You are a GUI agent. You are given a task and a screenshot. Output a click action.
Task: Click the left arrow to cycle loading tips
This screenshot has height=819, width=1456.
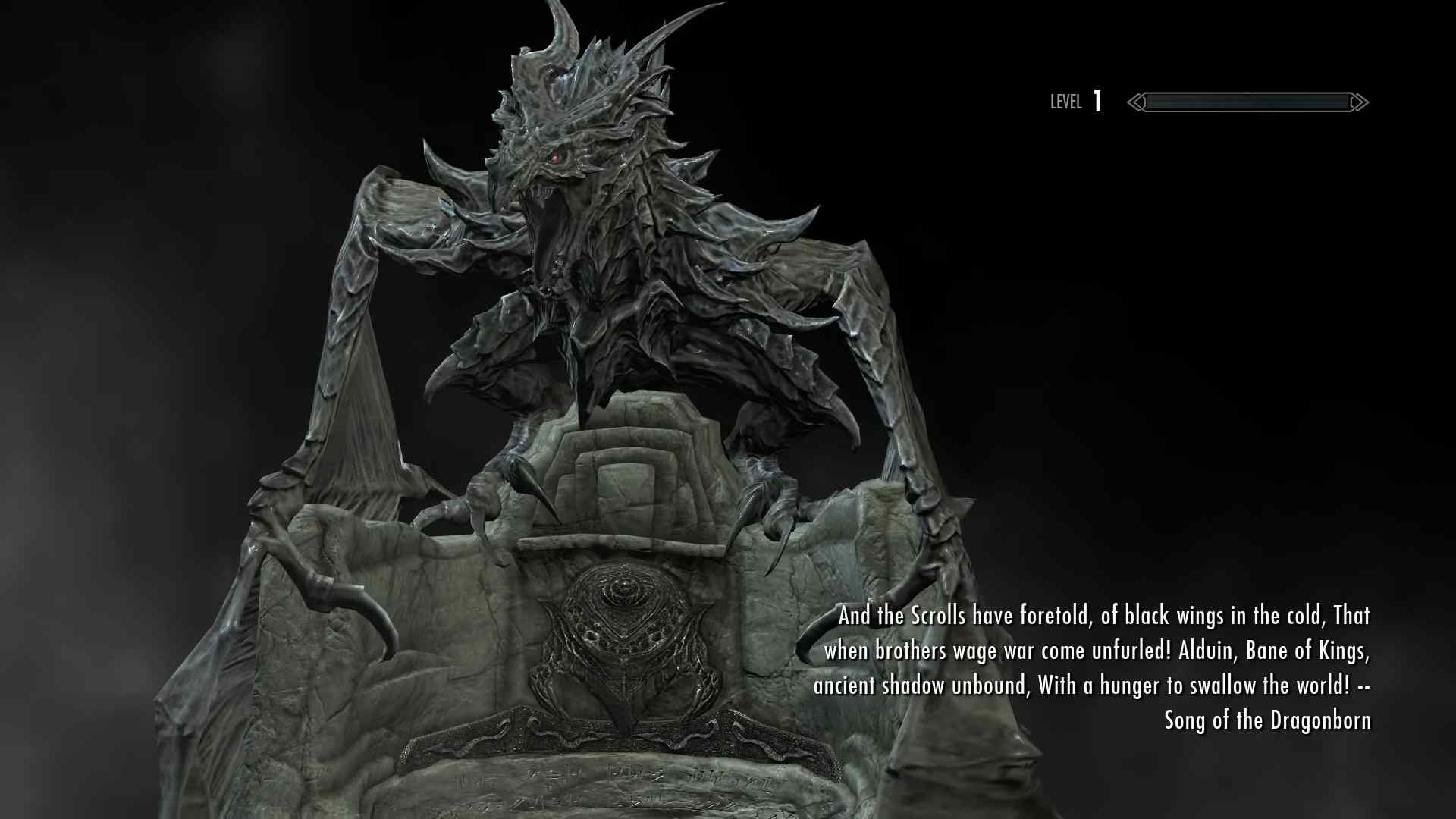(x=1136, y=102)
